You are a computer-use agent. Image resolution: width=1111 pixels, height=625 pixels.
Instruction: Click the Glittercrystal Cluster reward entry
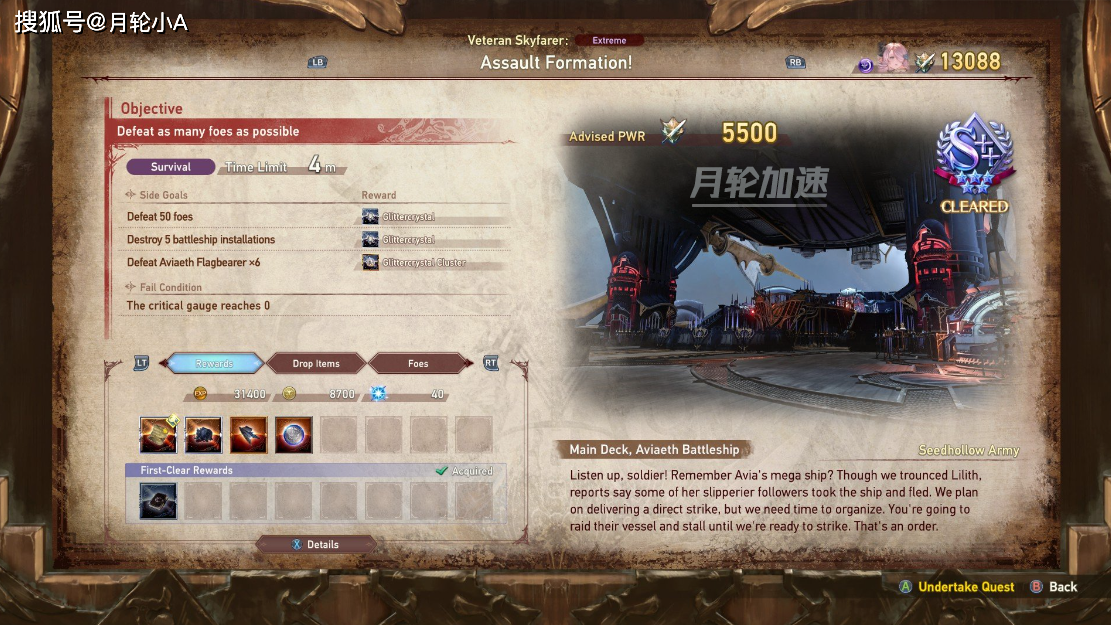[x=424, y=263]
